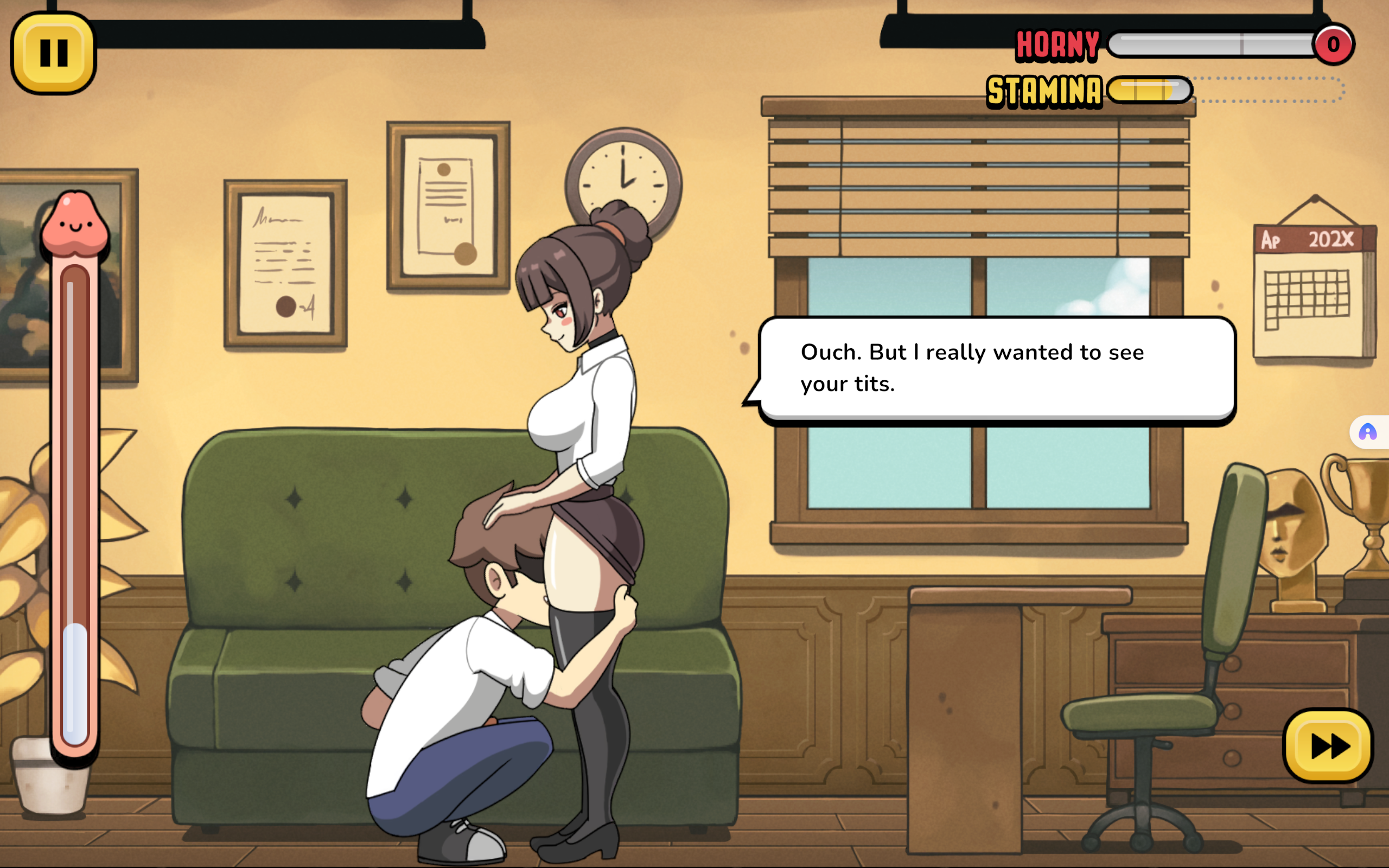The image size is (1389, 868).
Task: Open the purple side overlay tab
Action: point(1368,432)
